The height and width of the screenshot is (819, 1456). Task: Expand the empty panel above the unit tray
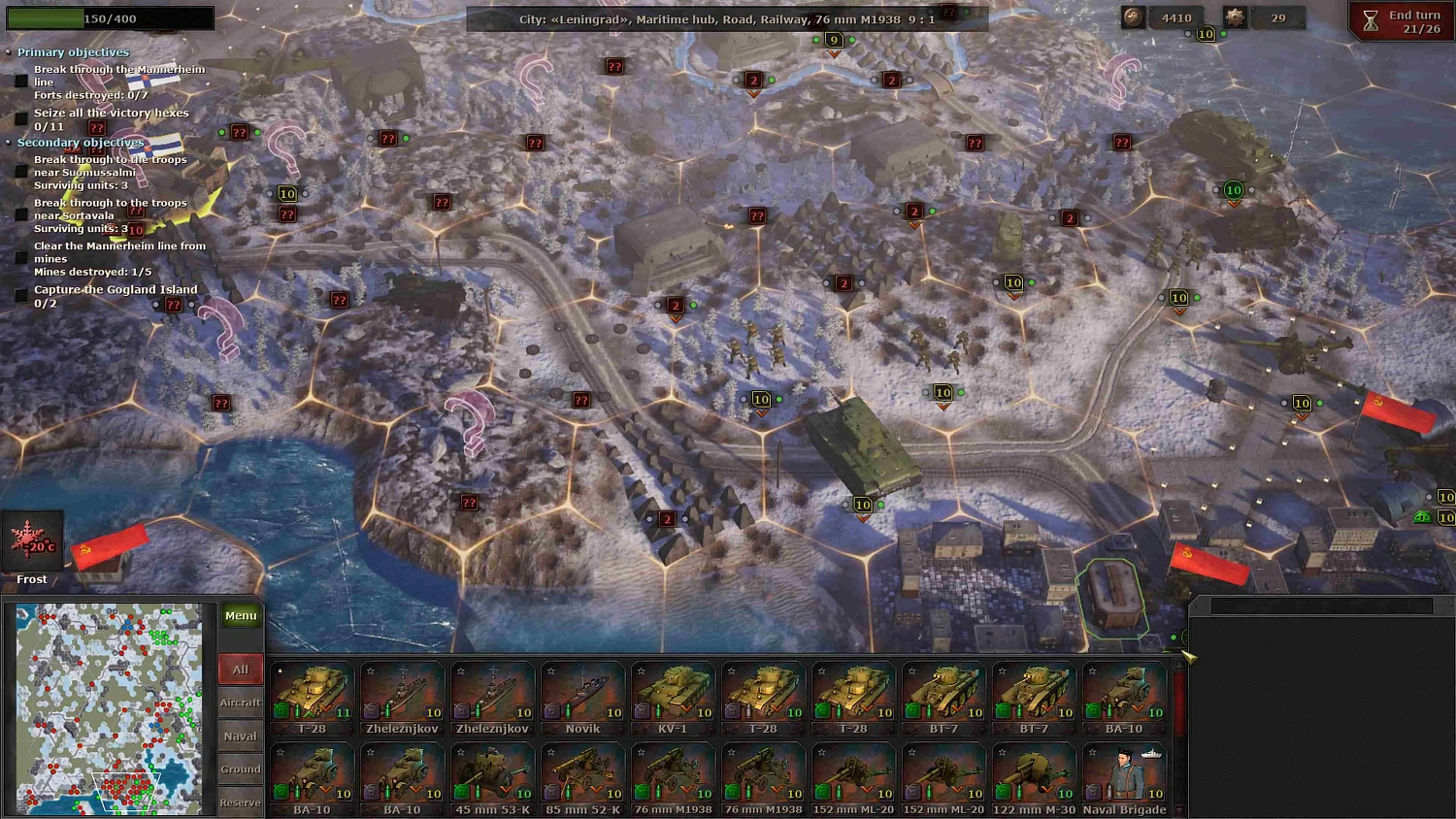click(x=1320, y=605)
